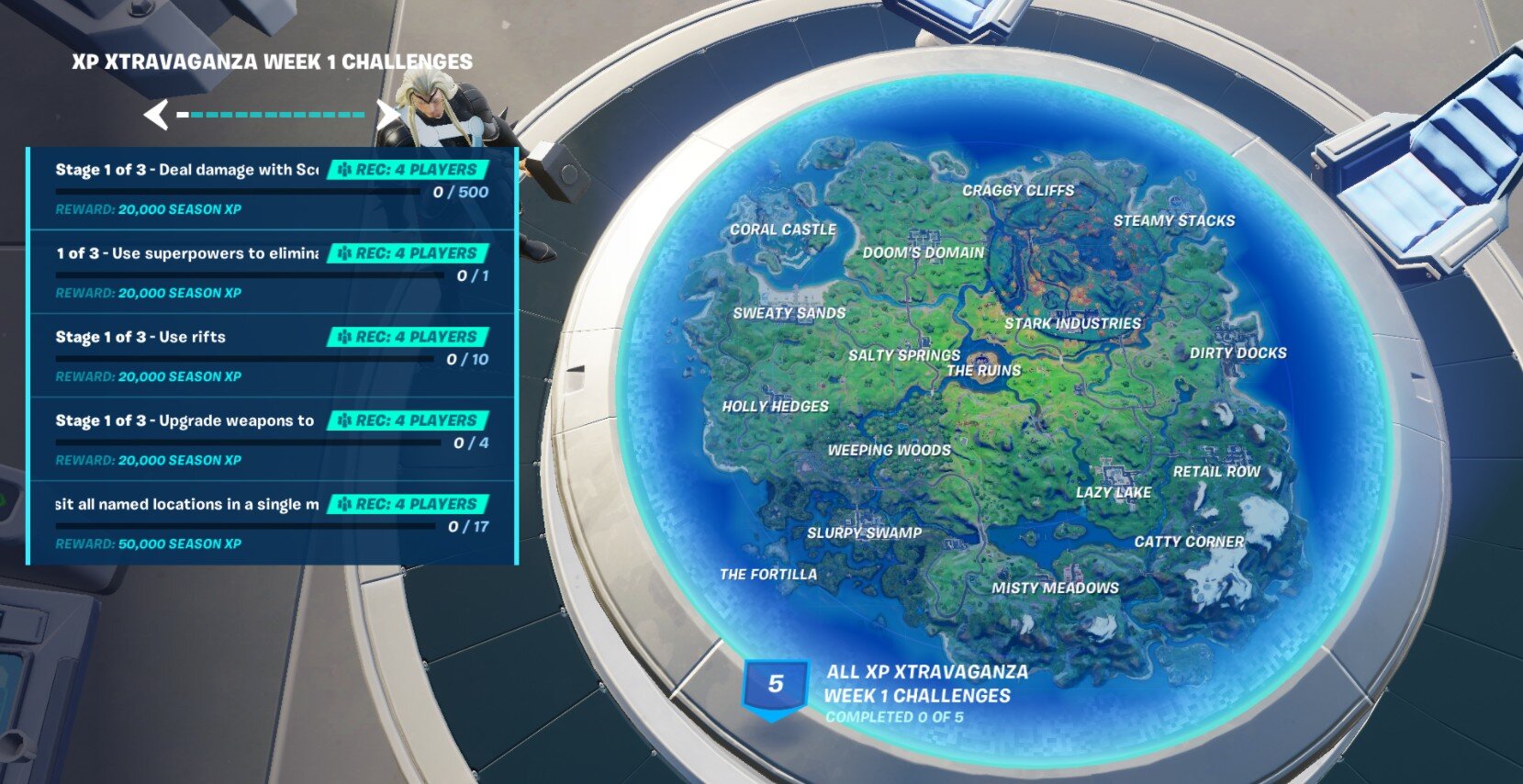Image resolution: width=1523 pixels, height=784 pixels.
Task: Select Lazy Lake map location
Action: click(x=1114, y=492)
